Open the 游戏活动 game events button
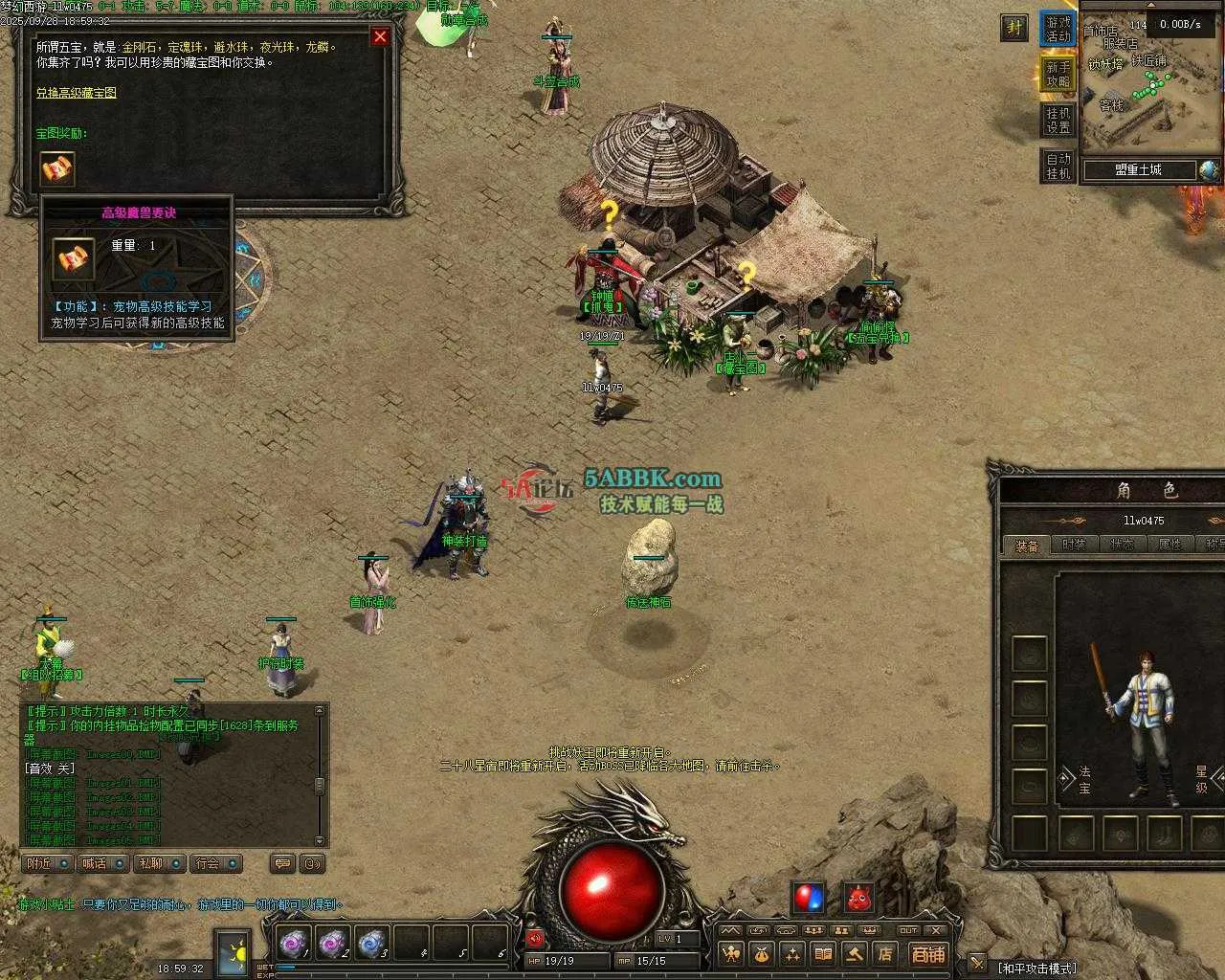Screen dimensions: 1225x980 click(1058, 29)
